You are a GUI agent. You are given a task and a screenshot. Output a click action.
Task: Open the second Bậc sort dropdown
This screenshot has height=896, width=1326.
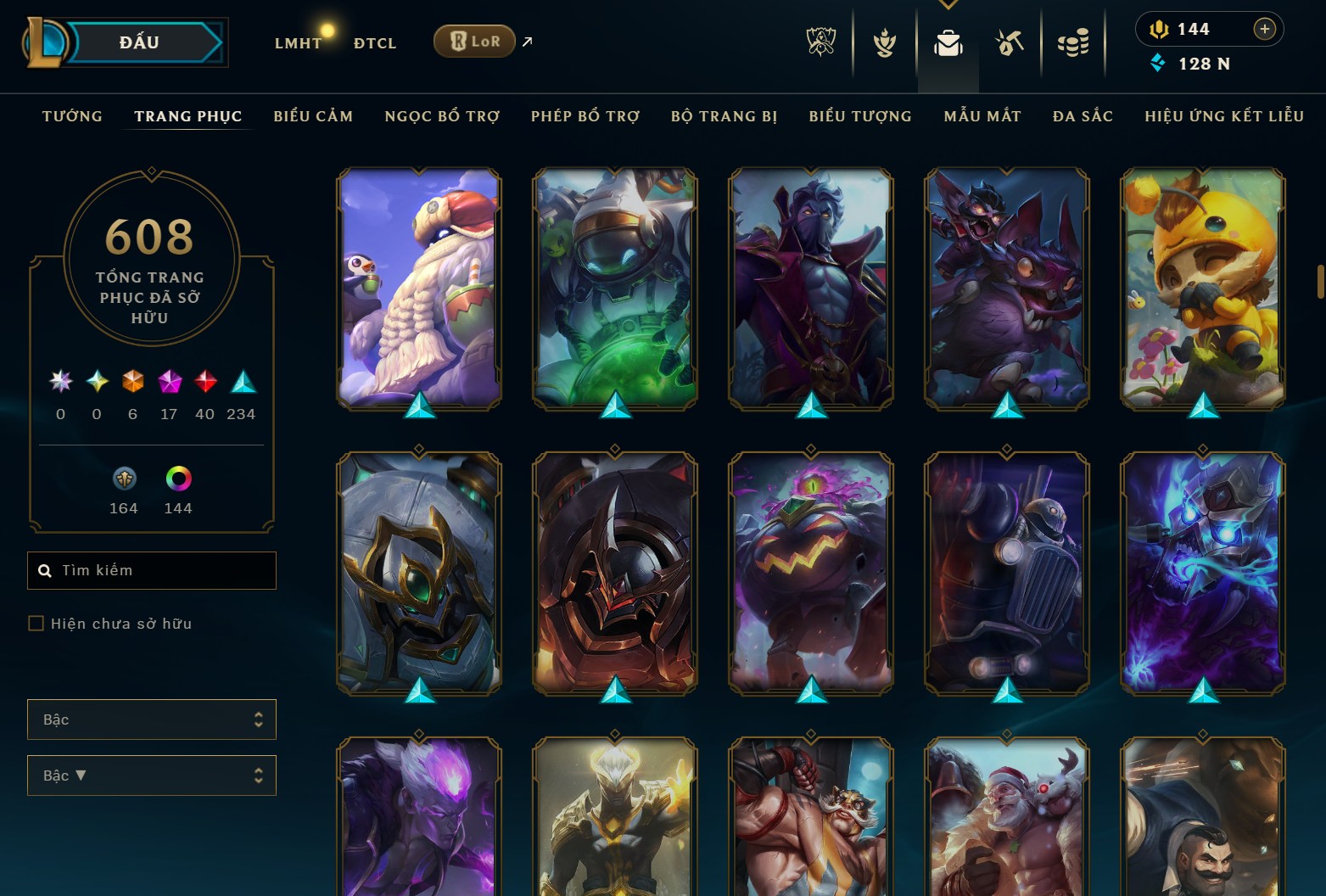point(151,775)
